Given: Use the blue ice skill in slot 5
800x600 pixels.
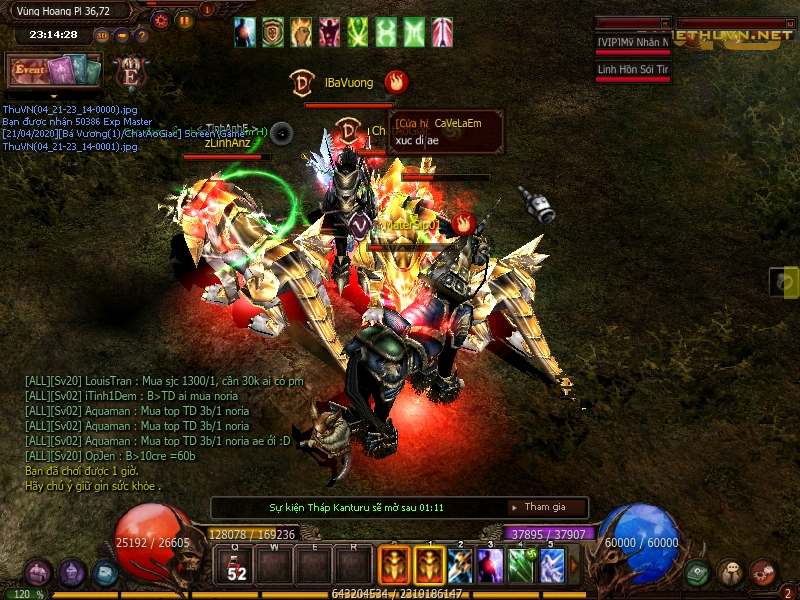Looking at the screenshot, I should [x=551, y=565].
